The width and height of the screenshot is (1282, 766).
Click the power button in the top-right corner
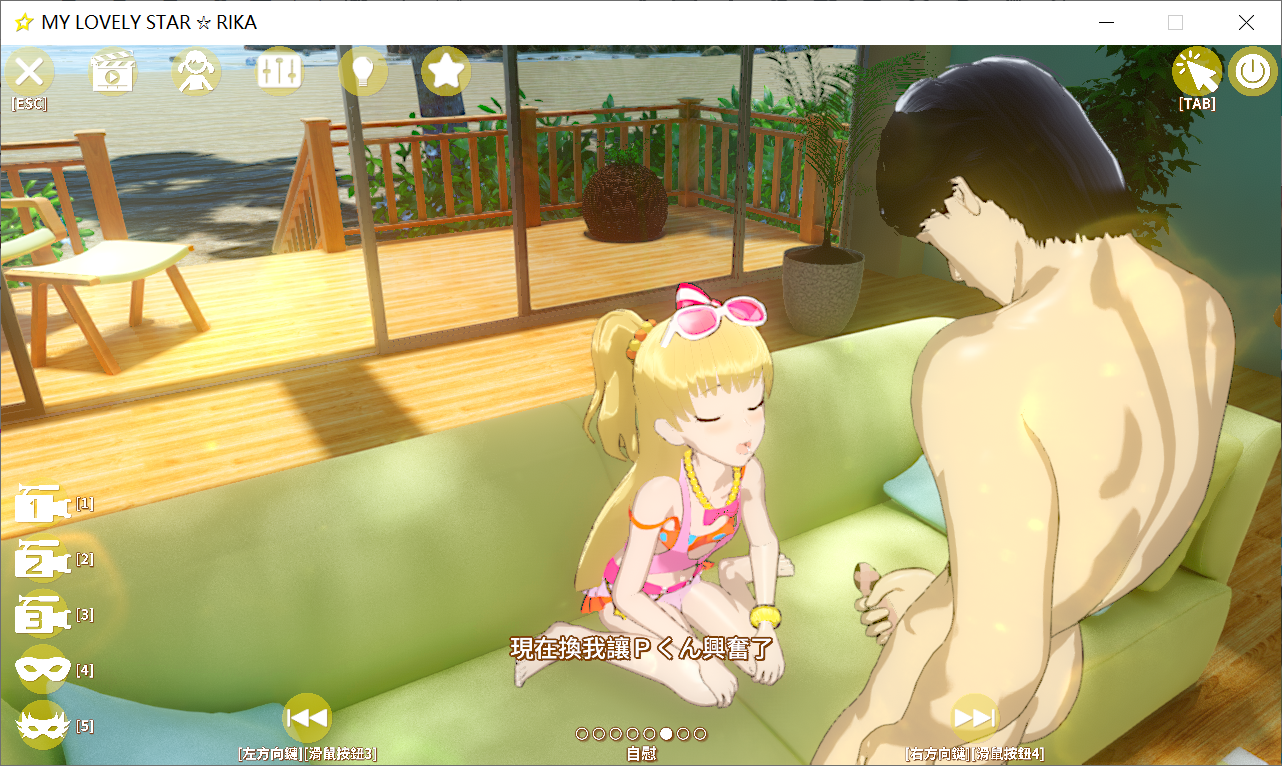coord(1252,71)
